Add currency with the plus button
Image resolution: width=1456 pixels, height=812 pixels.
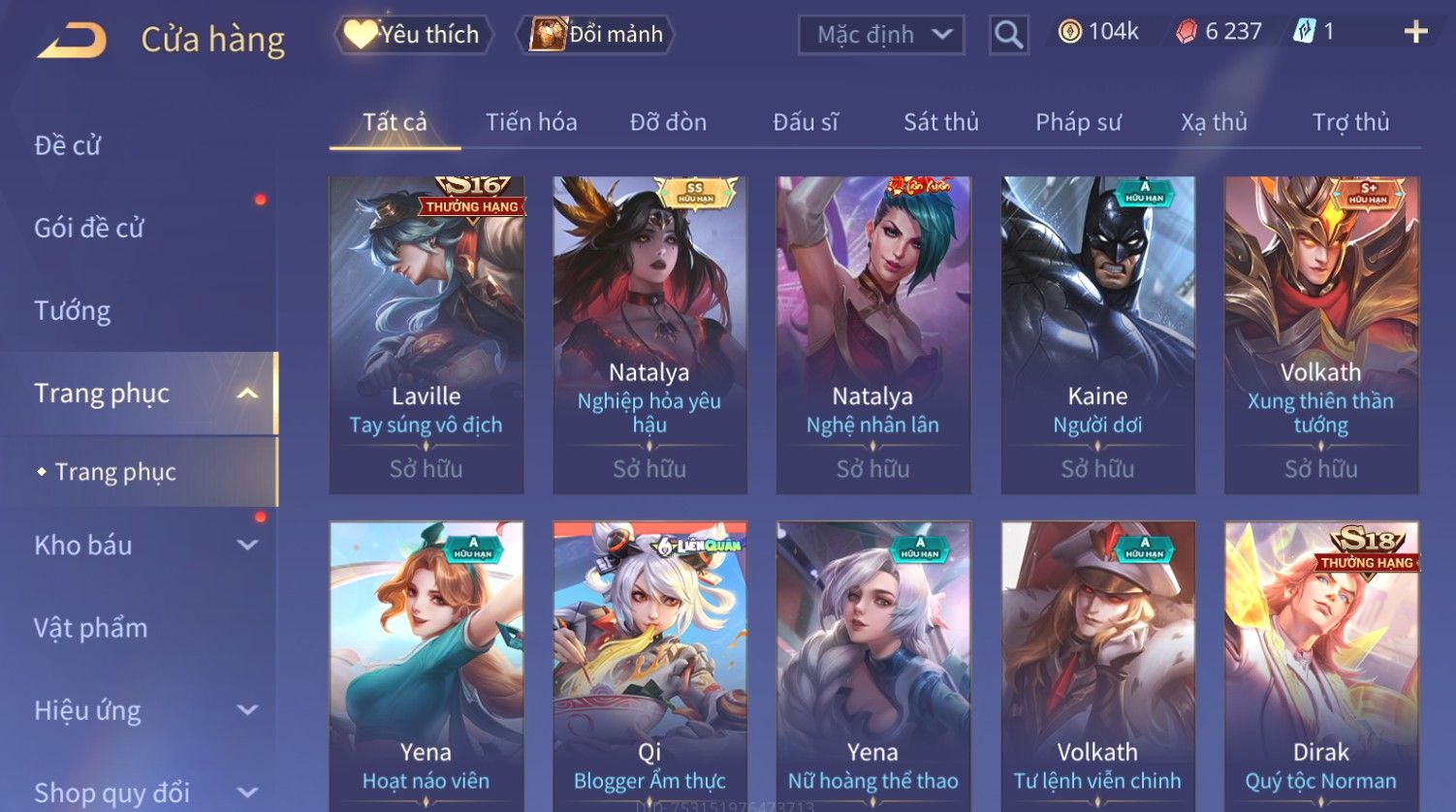click(1415, 32)
